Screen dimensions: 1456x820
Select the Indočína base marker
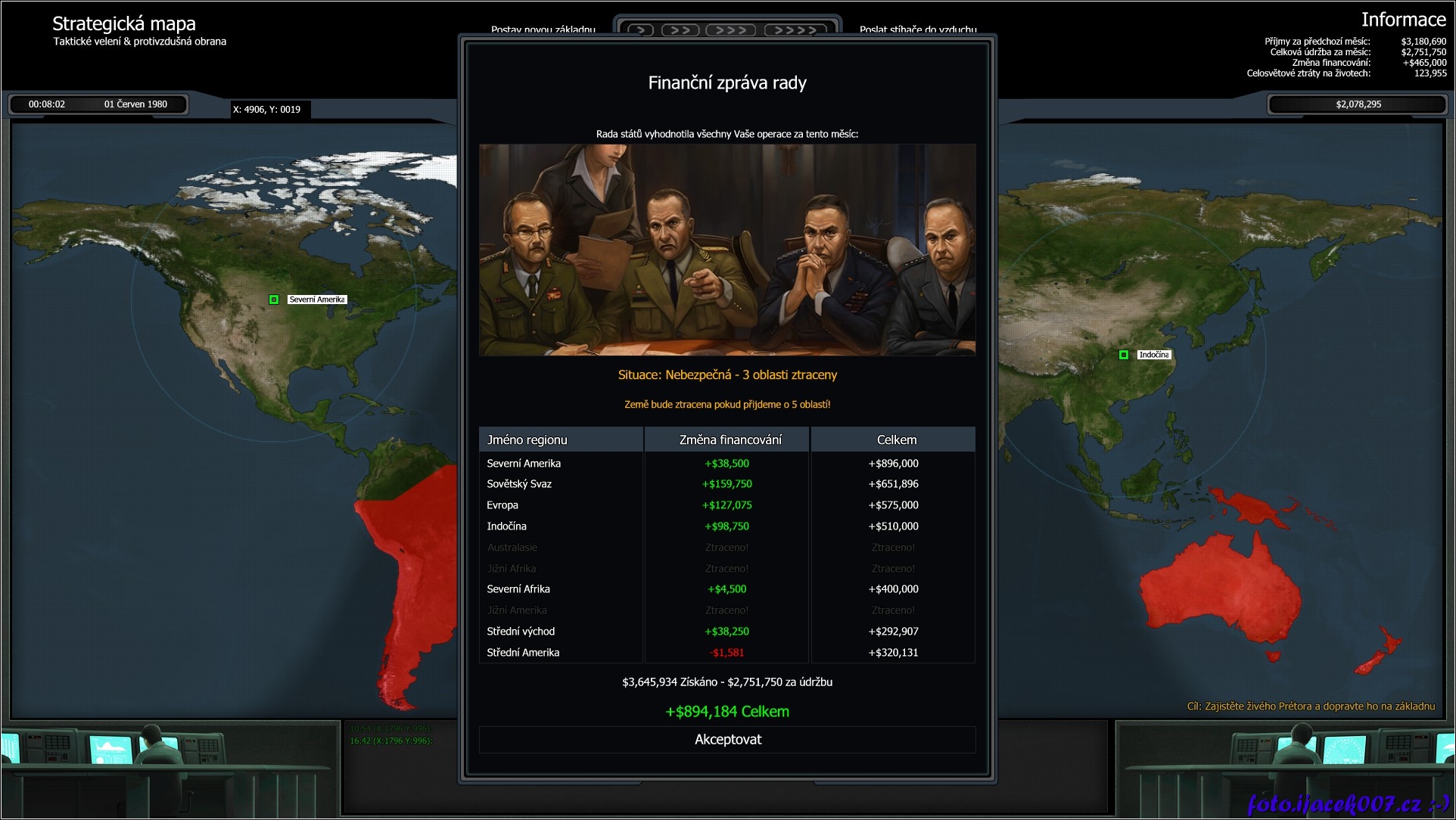(x=1124, y=355)
